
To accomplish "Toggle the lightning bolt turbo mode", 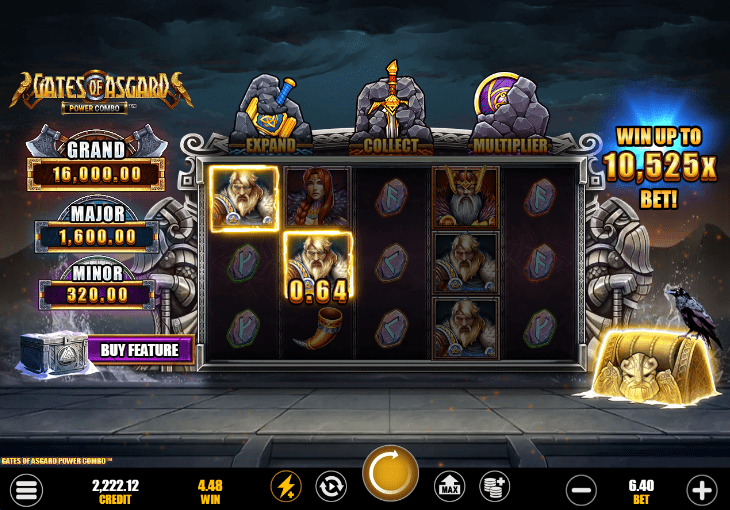I will (286, 487).
